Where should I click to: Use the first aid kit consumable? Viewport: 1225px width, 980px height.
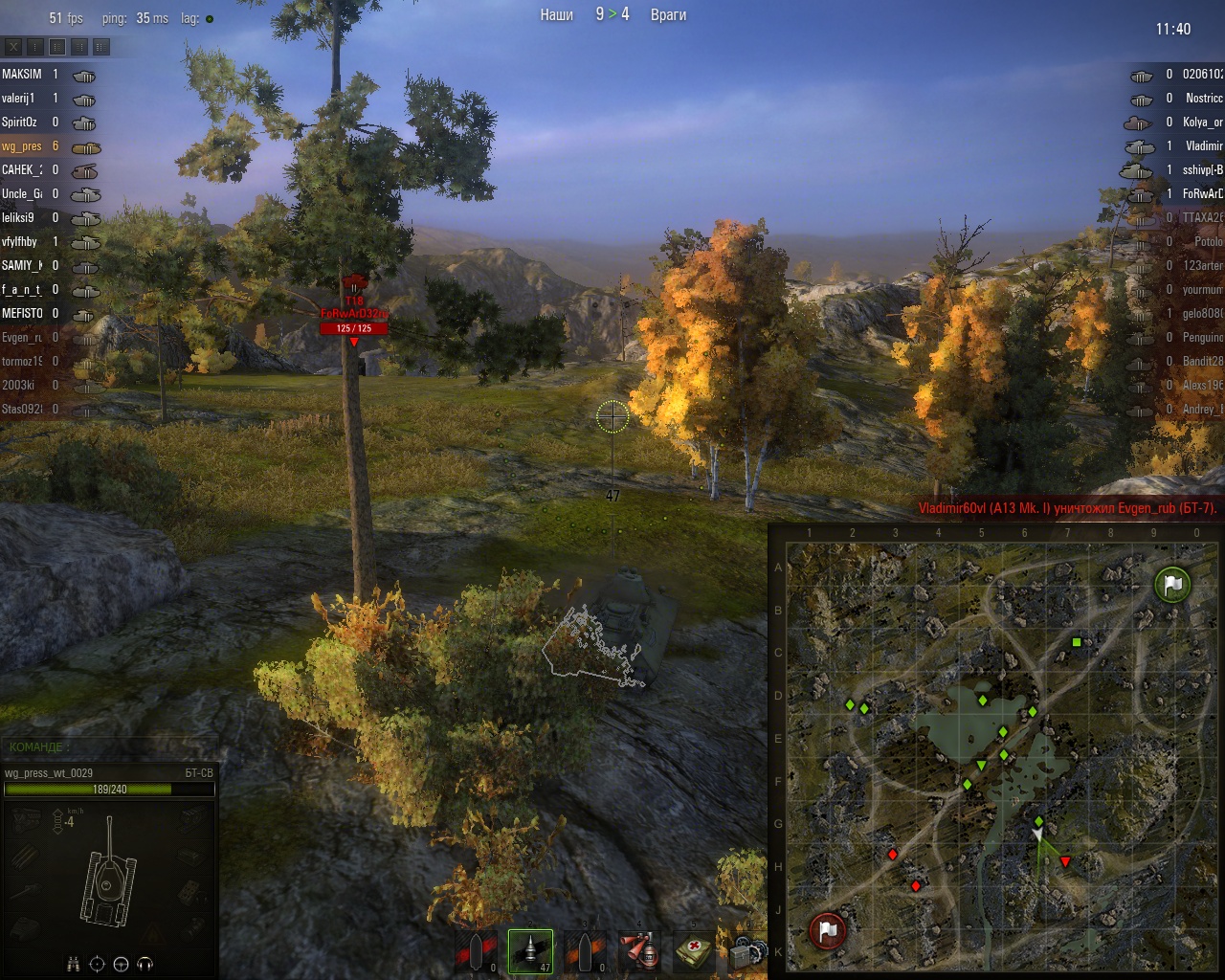(694, 951)
